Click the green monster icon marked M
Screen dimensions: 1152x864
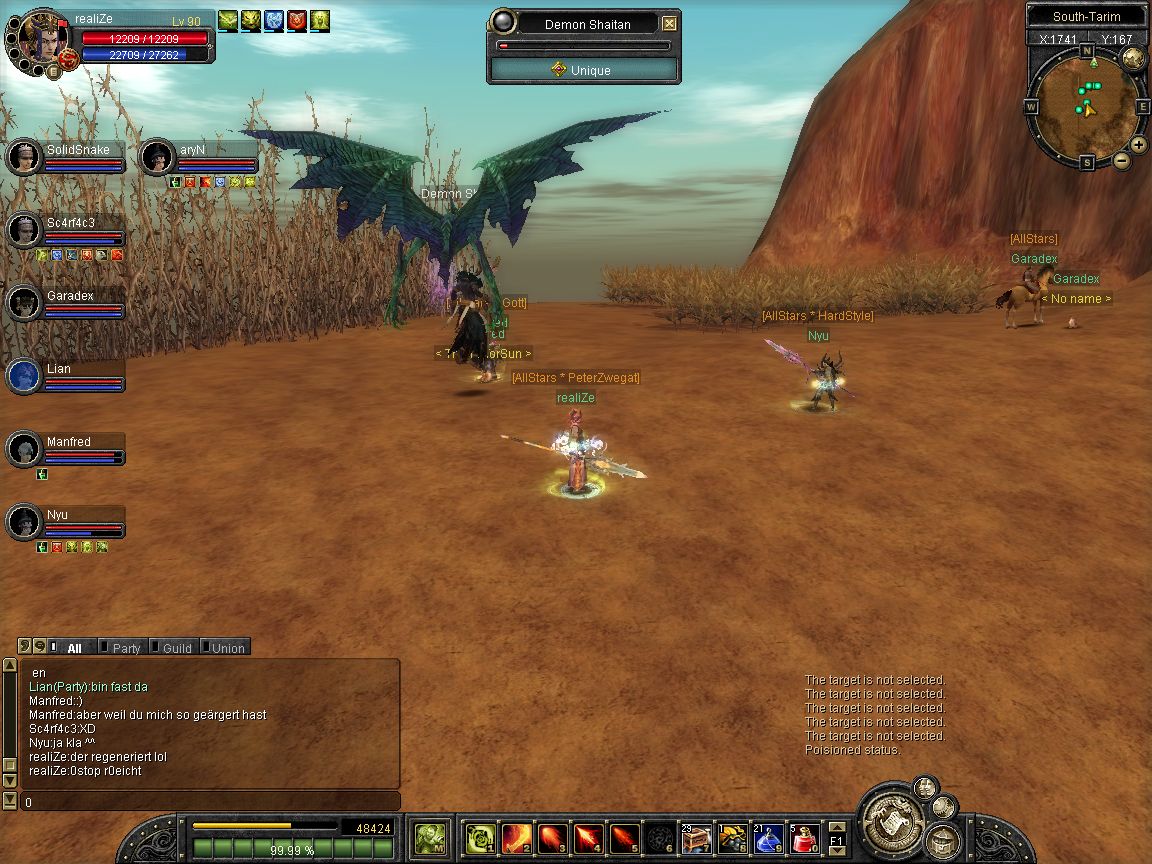[431, 838]
